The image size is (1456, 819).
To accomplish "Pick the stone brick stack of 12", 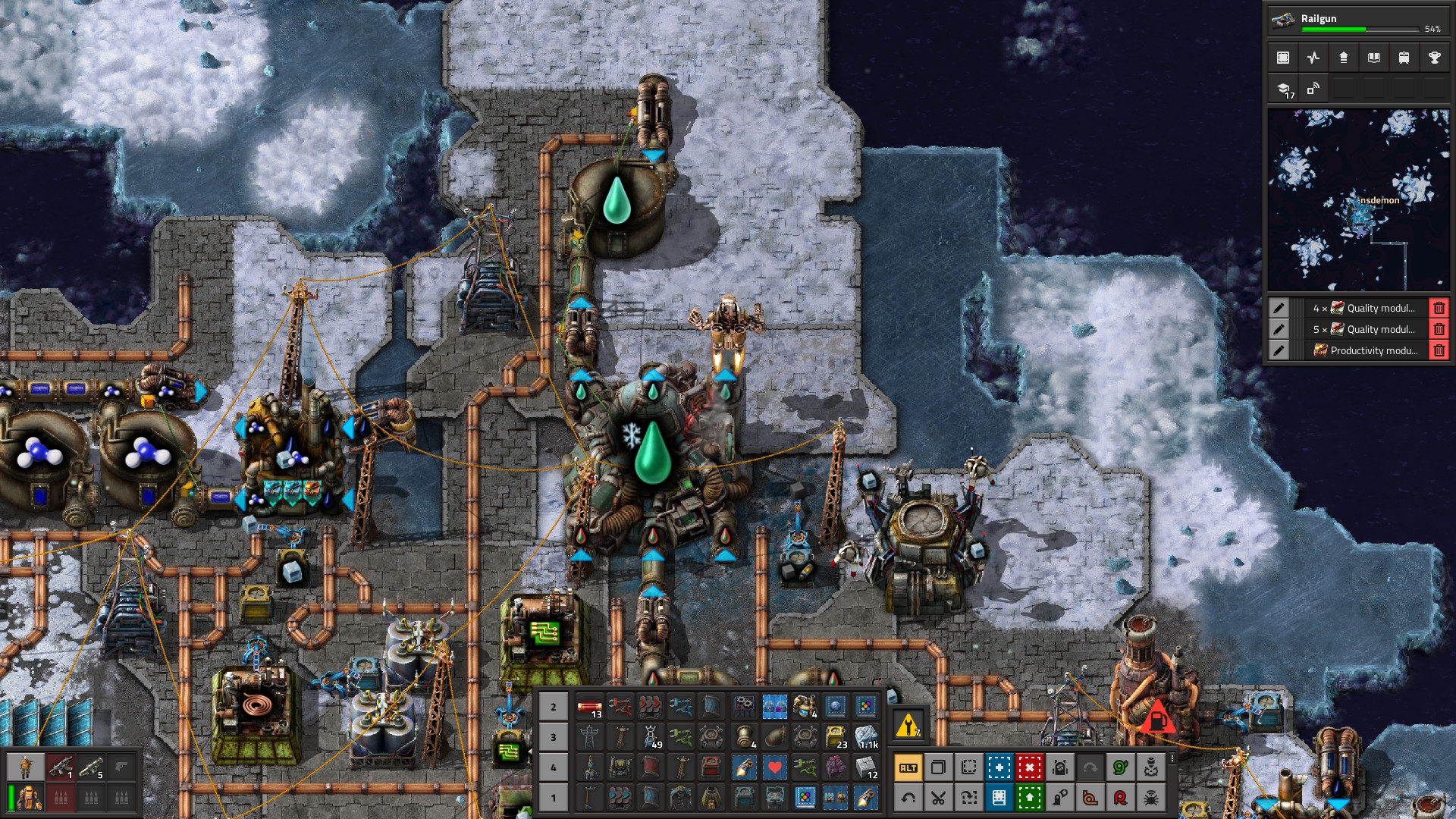I will 865,767.
